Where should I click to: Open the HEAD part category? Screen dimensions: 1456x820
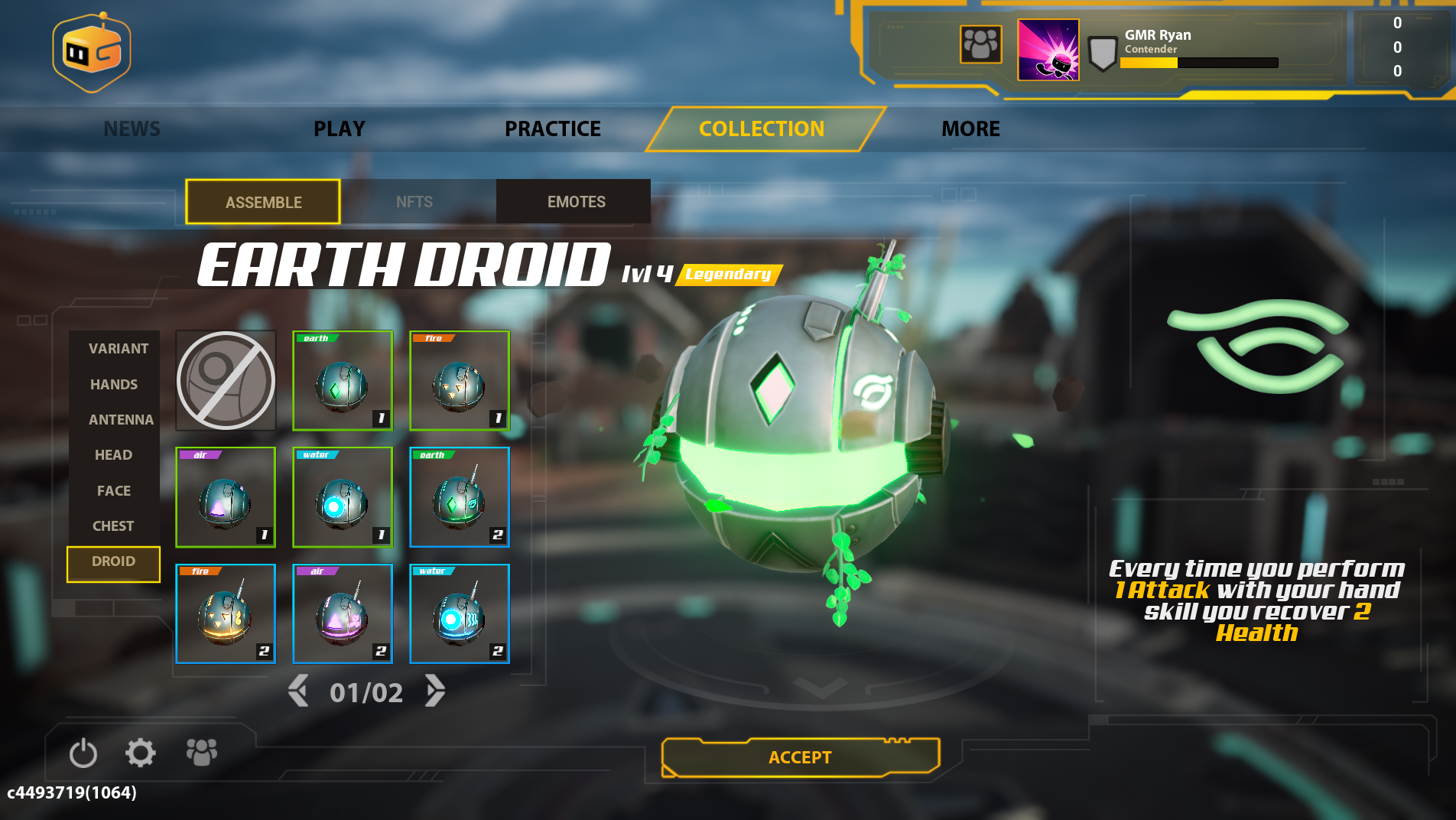[113, 454]
